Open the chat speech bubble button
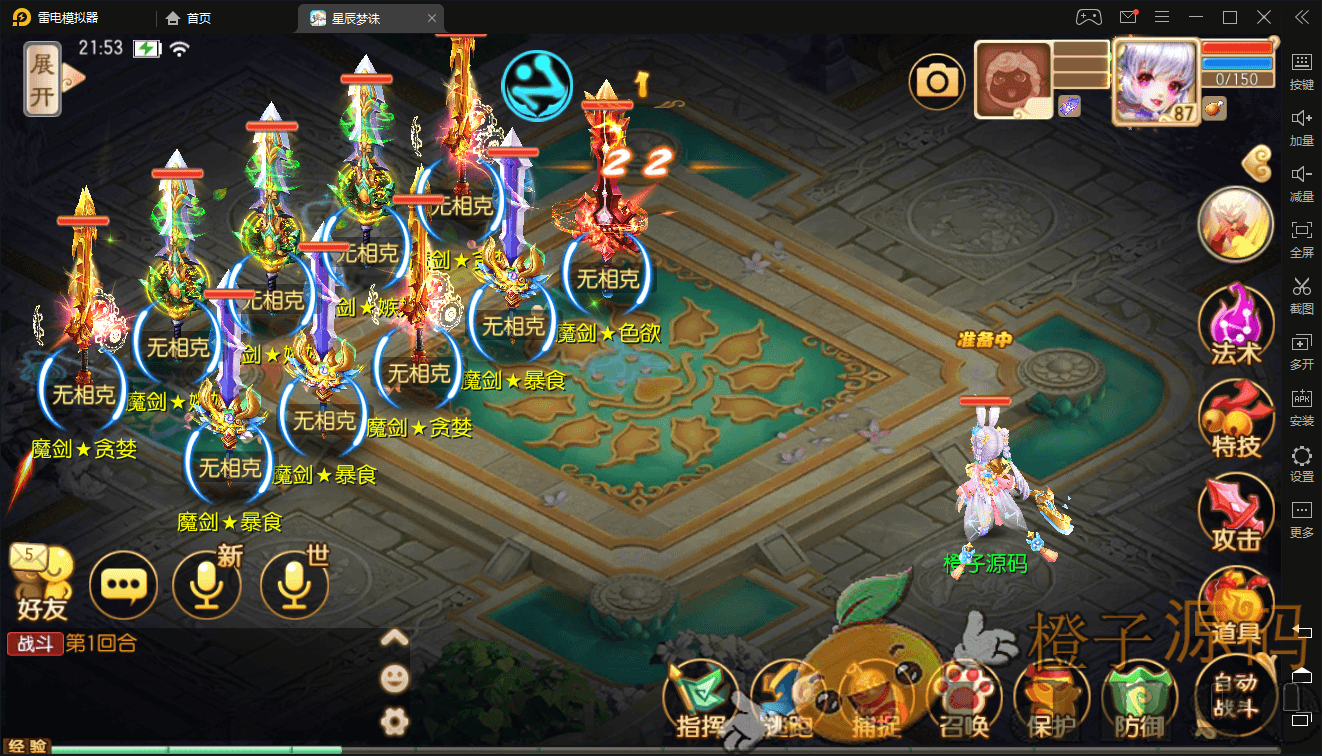The image size is (1322, 756). click(x=123, y=585)
